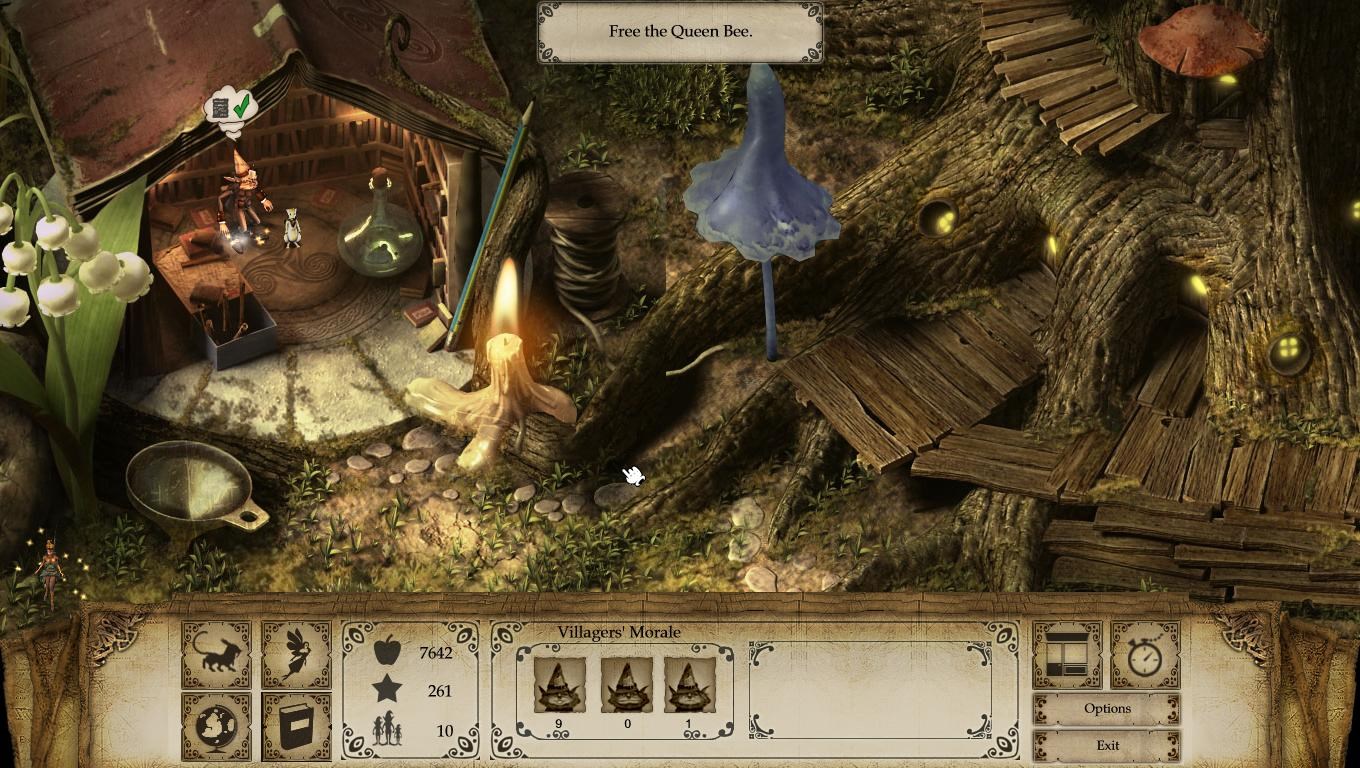The width and height of the screenshot is (1360, 768).
Task: Click the Free the Queen Bee objective banner
Action: 681,31
